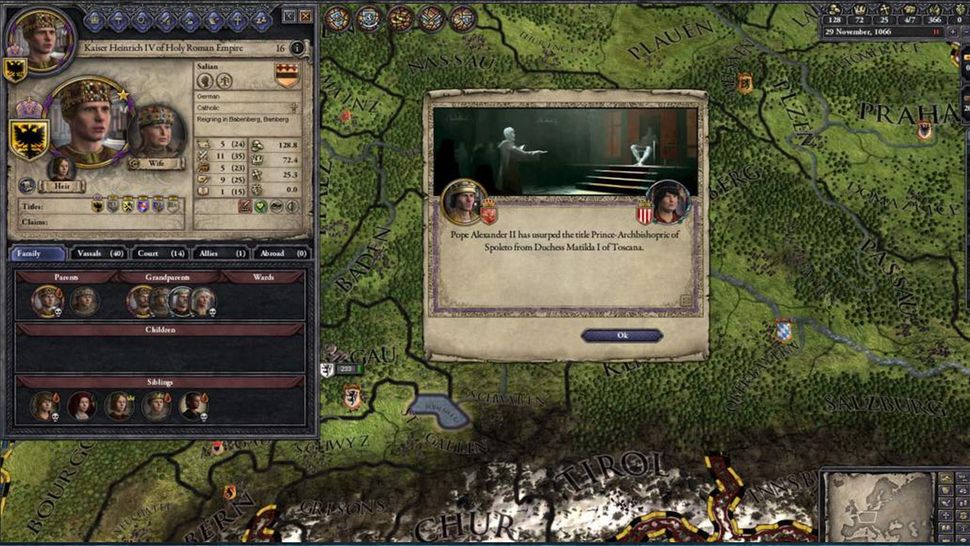Select the red-haired sibling portrait
The height and width of the screenshot is (546, 970).
(82, 405)
